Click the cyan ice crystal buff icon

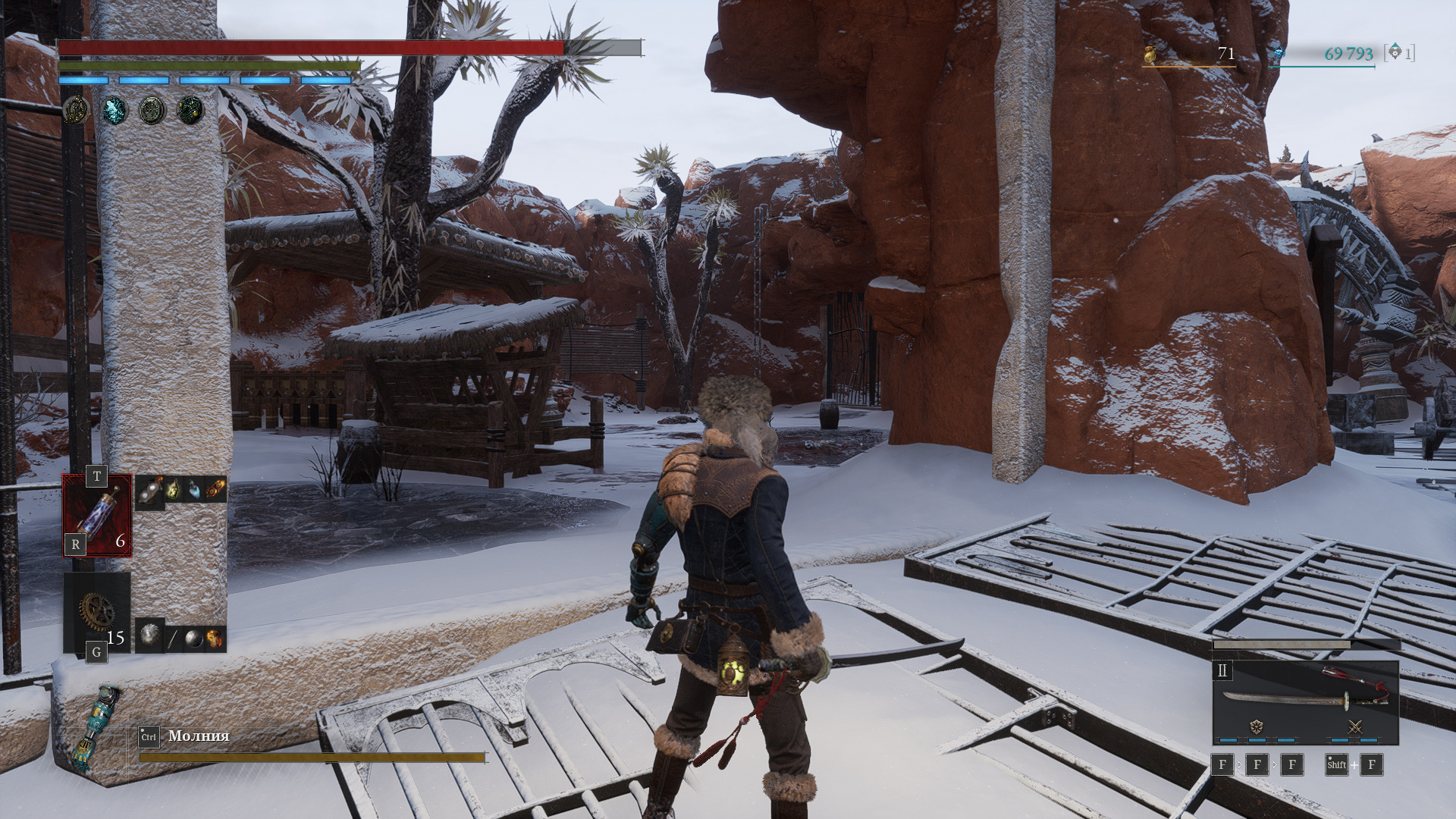(x=115, y=111)
